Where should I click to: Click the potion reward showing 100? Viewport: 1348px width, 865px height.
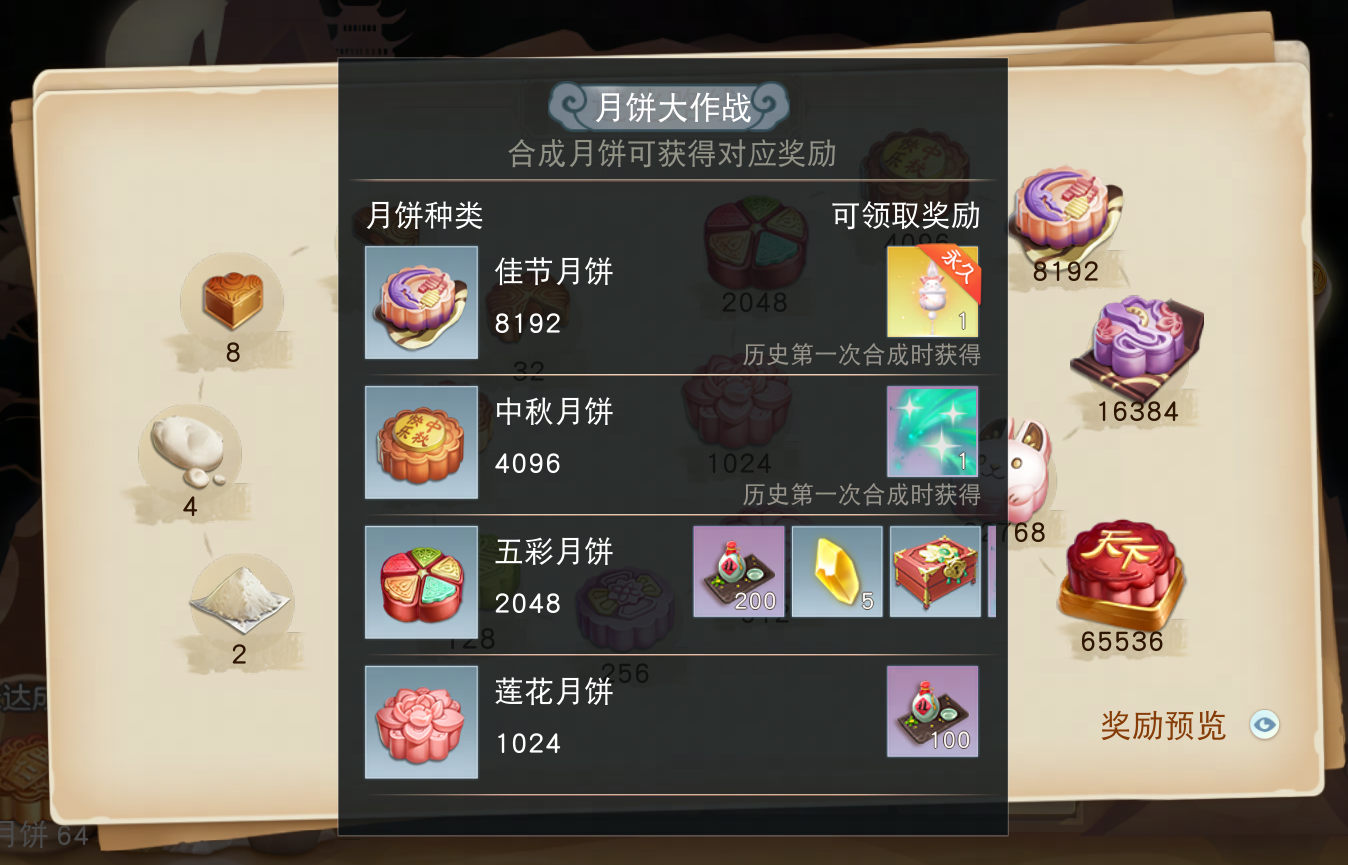932,711
